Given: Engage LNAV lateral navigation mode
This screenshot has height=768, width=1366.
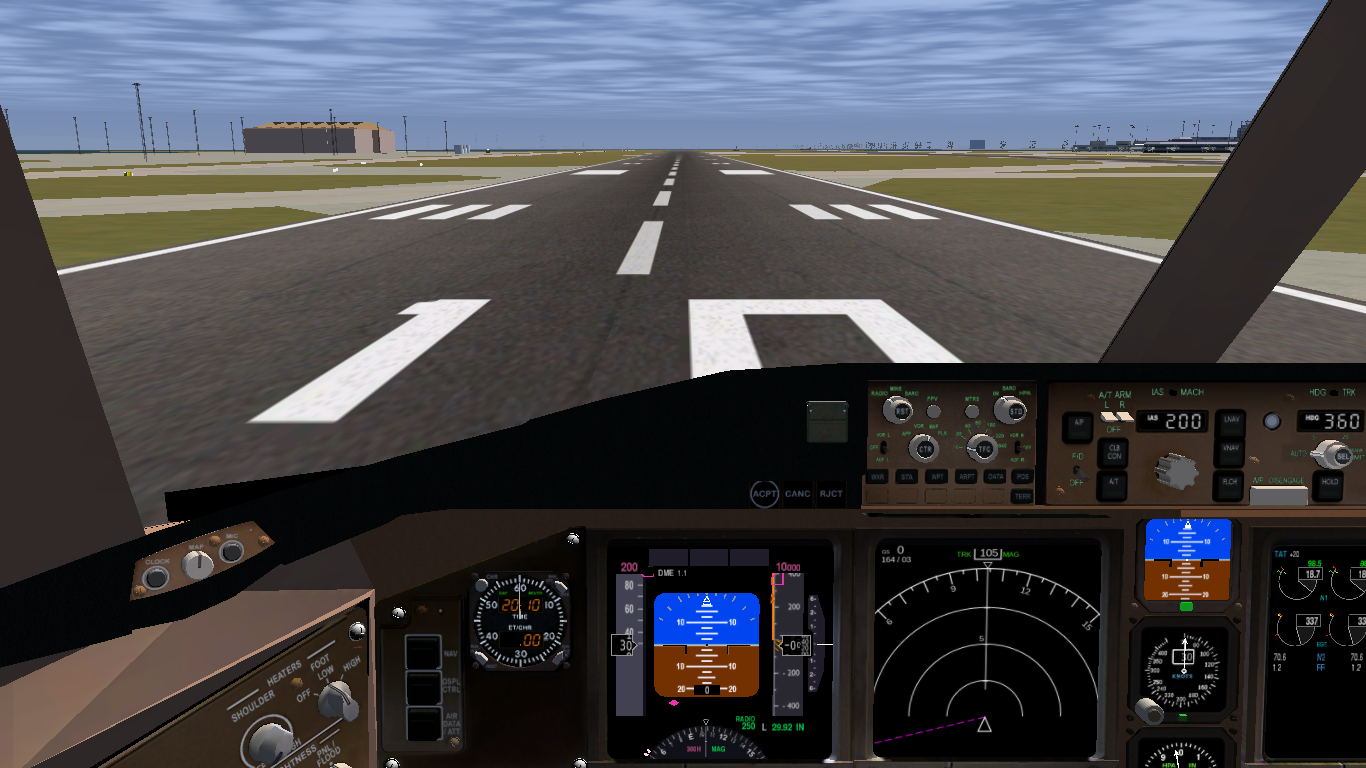Looking at the screenshot, I should [x=1231, y=422].
